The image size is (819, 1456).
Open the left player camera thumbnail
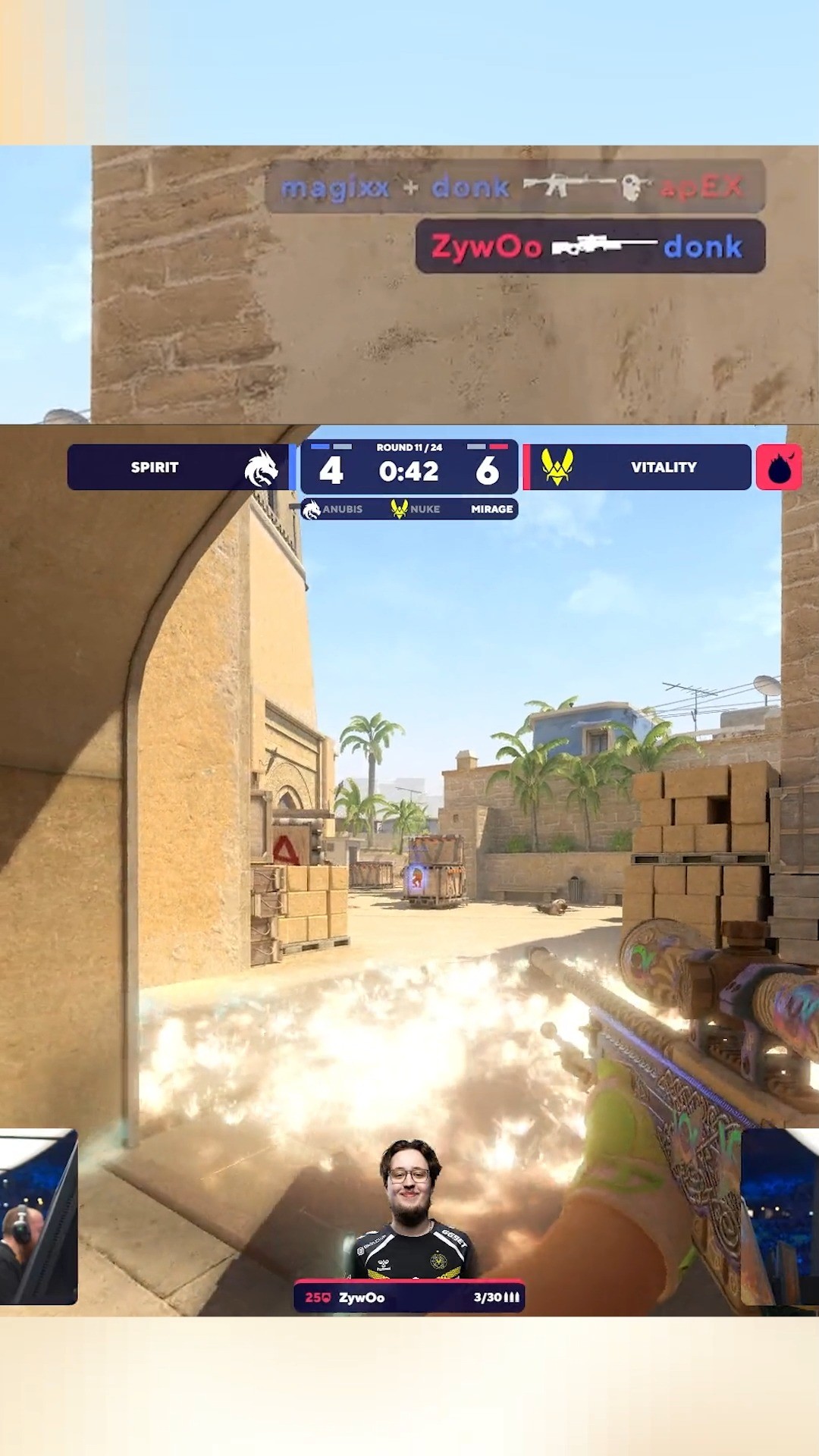pos(38,1218)
